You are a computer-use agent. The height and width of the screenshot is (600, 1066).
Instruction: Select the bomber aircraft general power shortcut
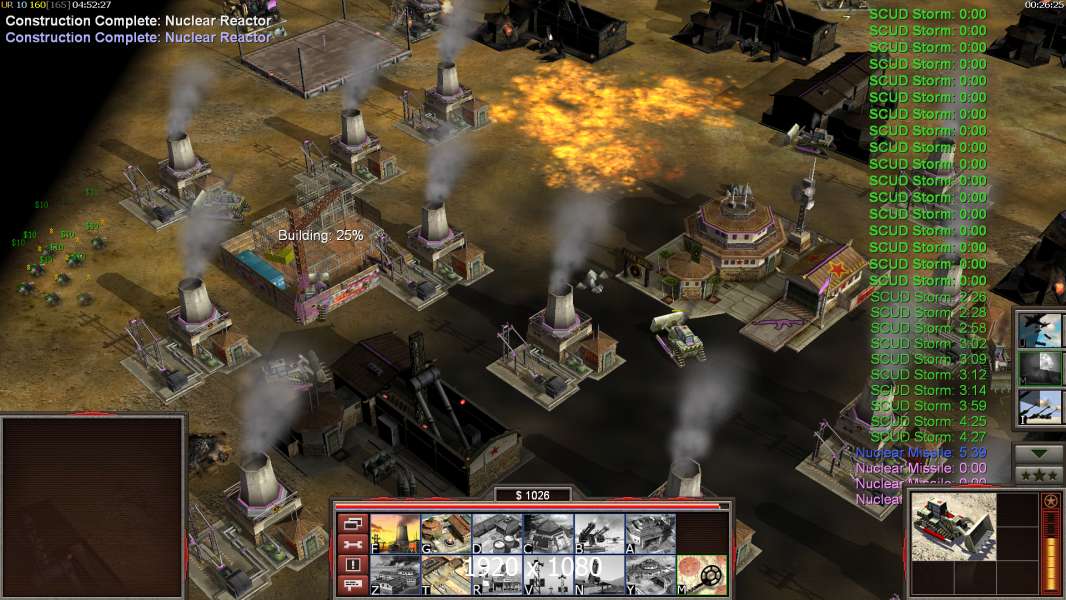(1039, 329)
